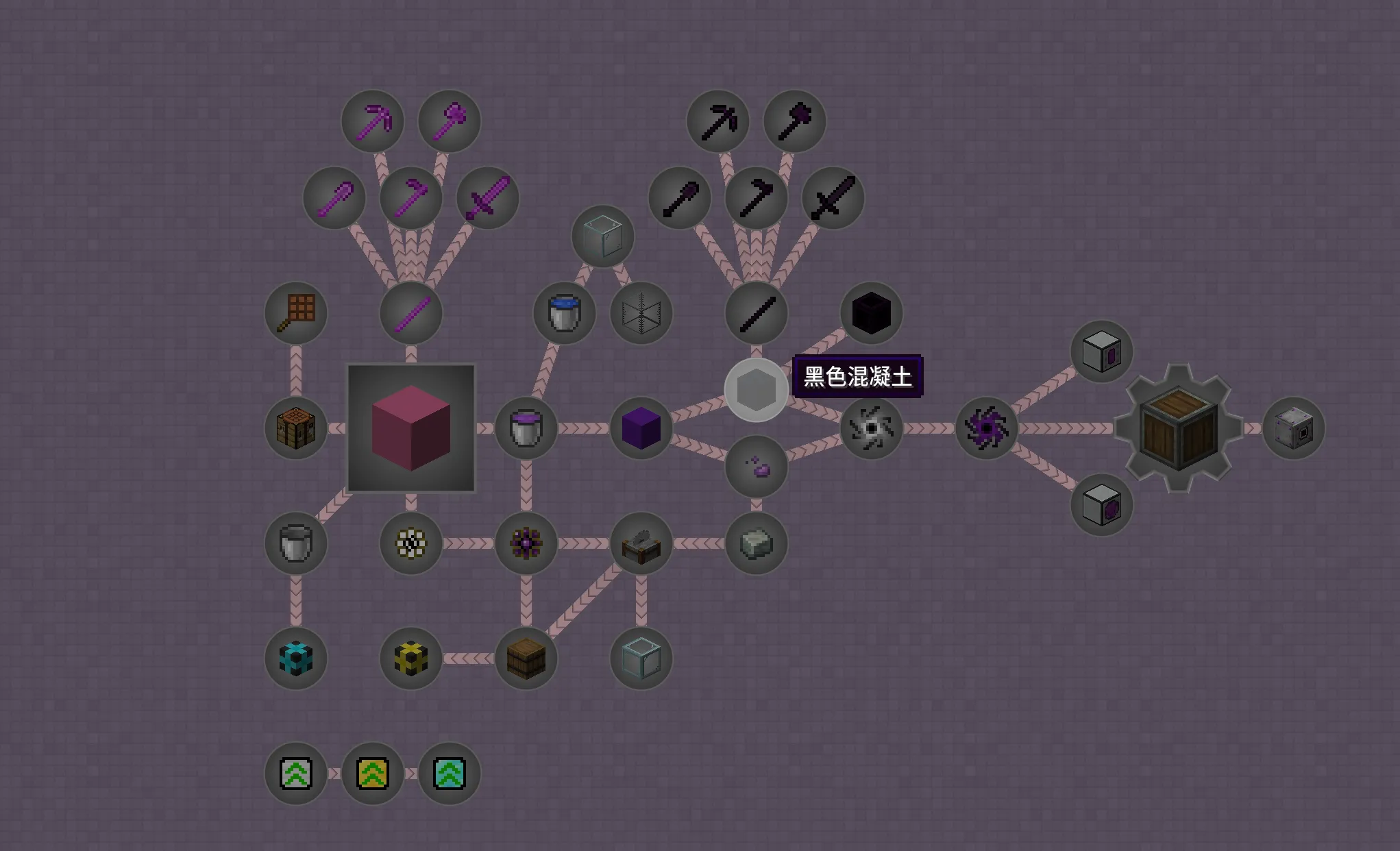Click the barrel advancement at the bottom

pos(526,658)
